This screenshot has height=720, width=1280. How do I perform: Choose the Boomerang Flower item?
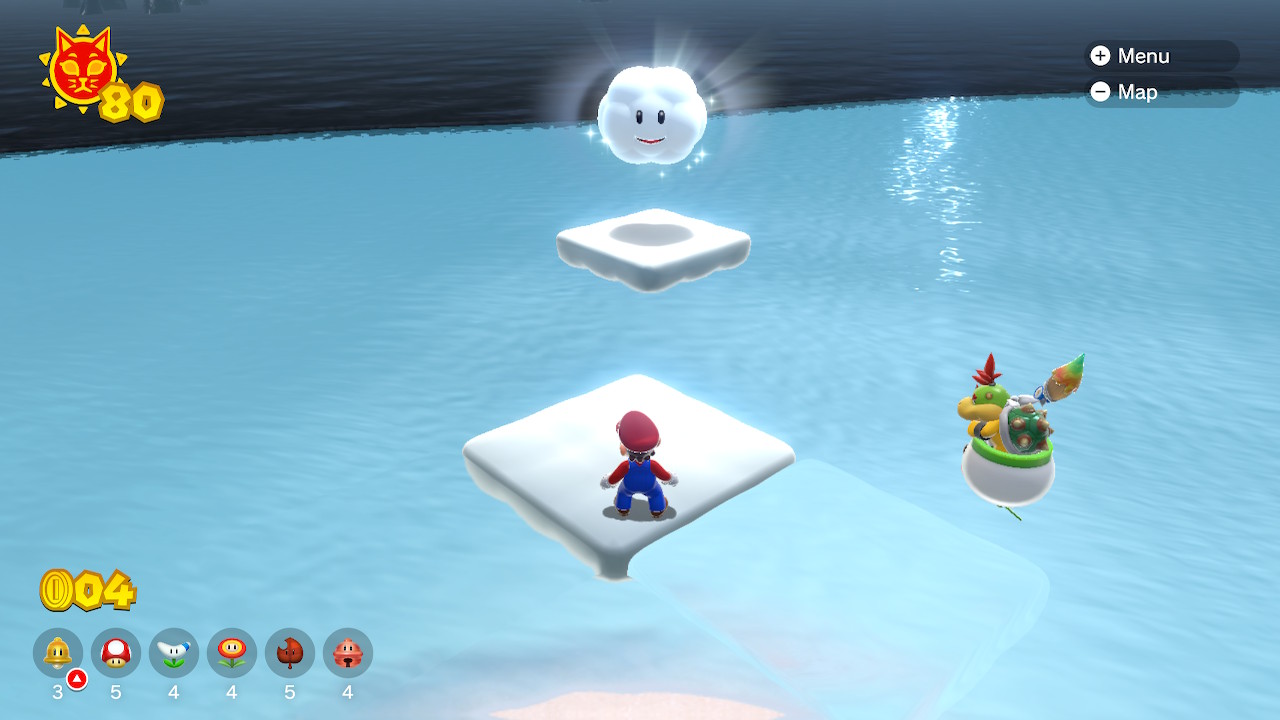tap(174, 653)
